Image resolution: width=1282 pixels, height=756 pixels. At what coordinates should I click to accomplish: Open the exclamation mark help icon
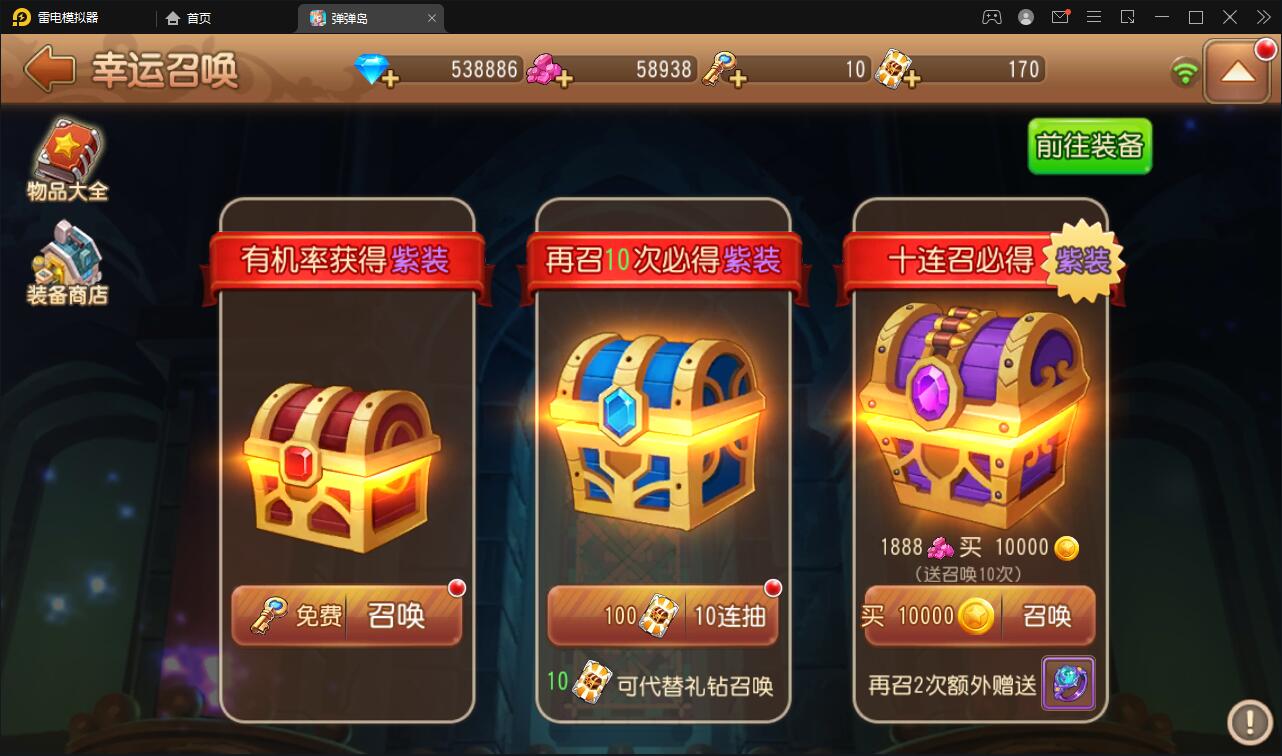point(1248,723)
